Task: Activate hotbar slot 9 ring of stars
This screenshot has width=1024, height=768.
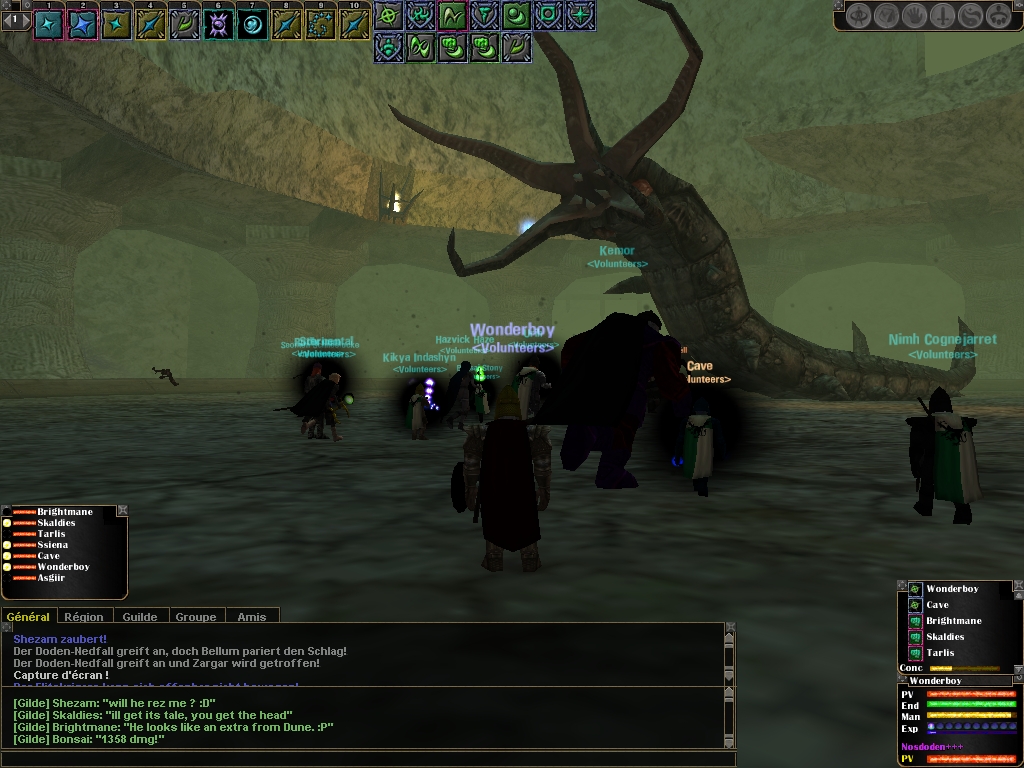Action: pos(320,24)
